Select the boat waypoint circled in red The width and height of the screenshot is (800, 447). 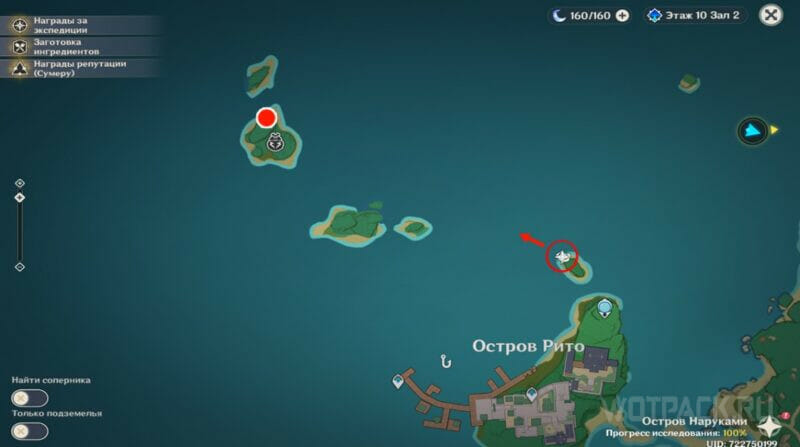(562, 257)
